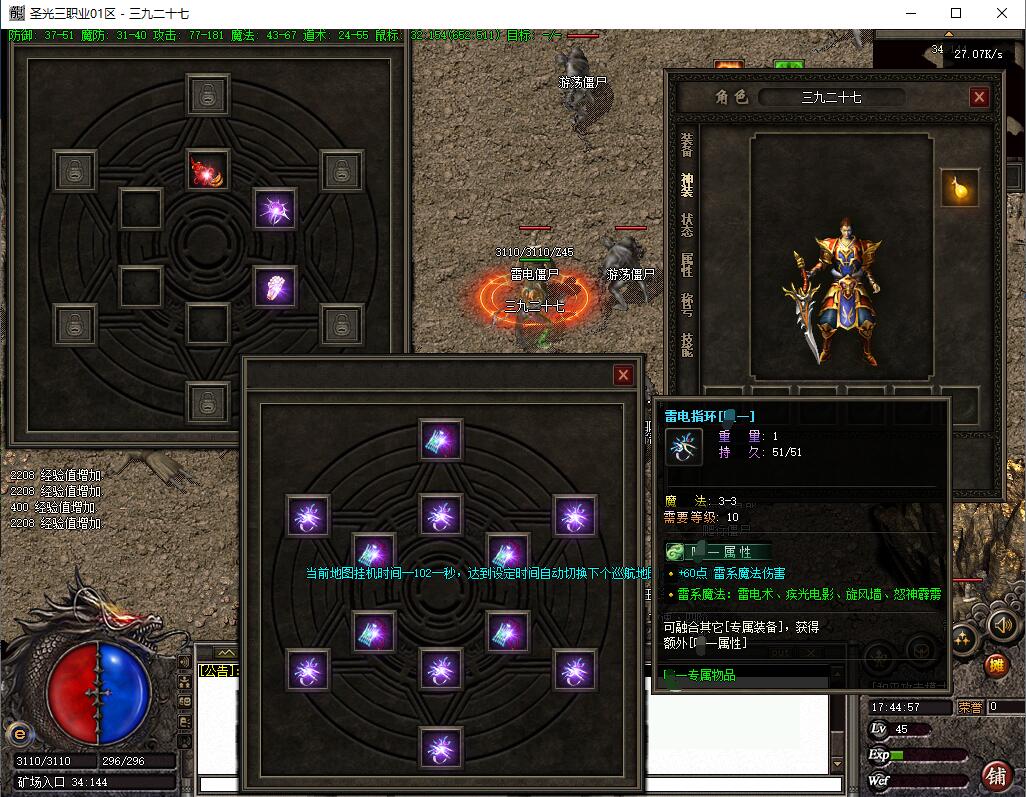Open the red 铺 shop button

point(996,775)
